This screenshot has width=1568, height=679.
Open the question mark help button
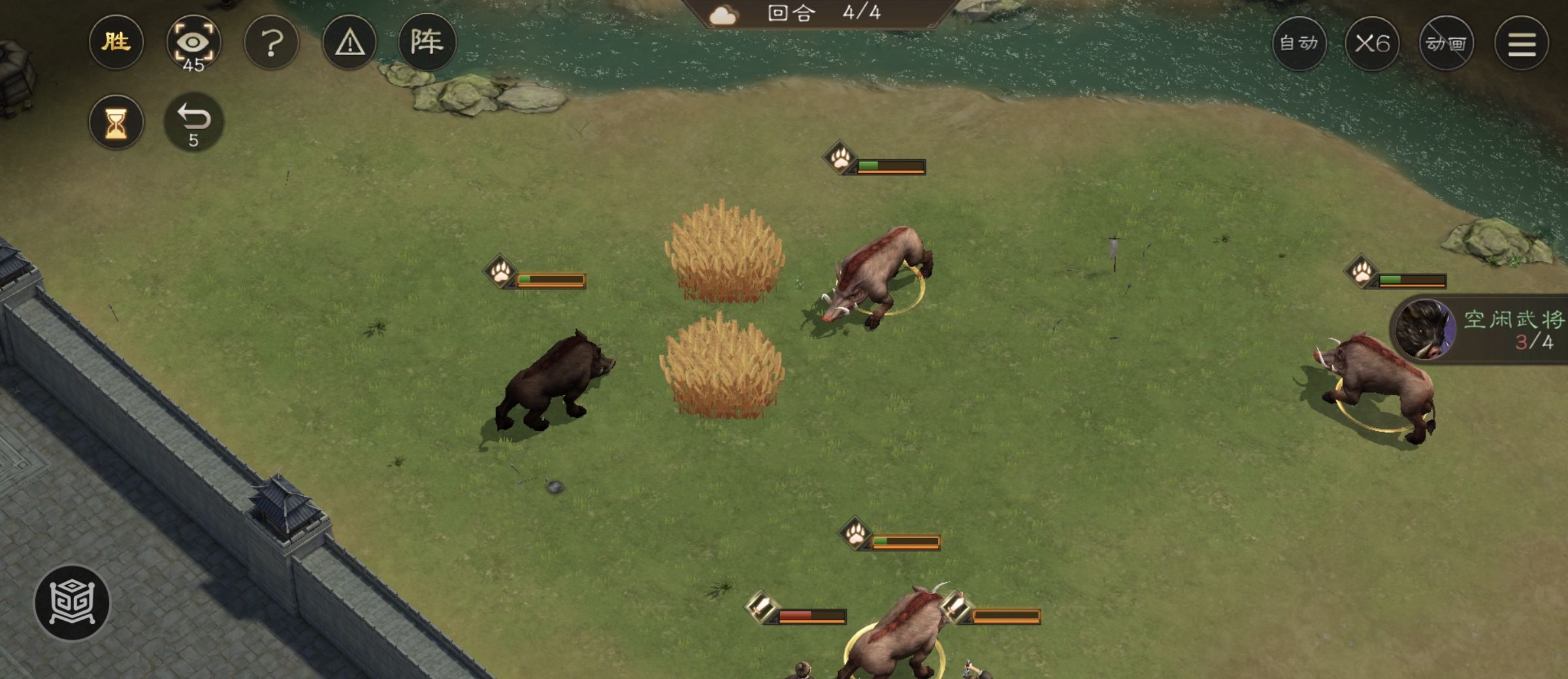[271, 43]
